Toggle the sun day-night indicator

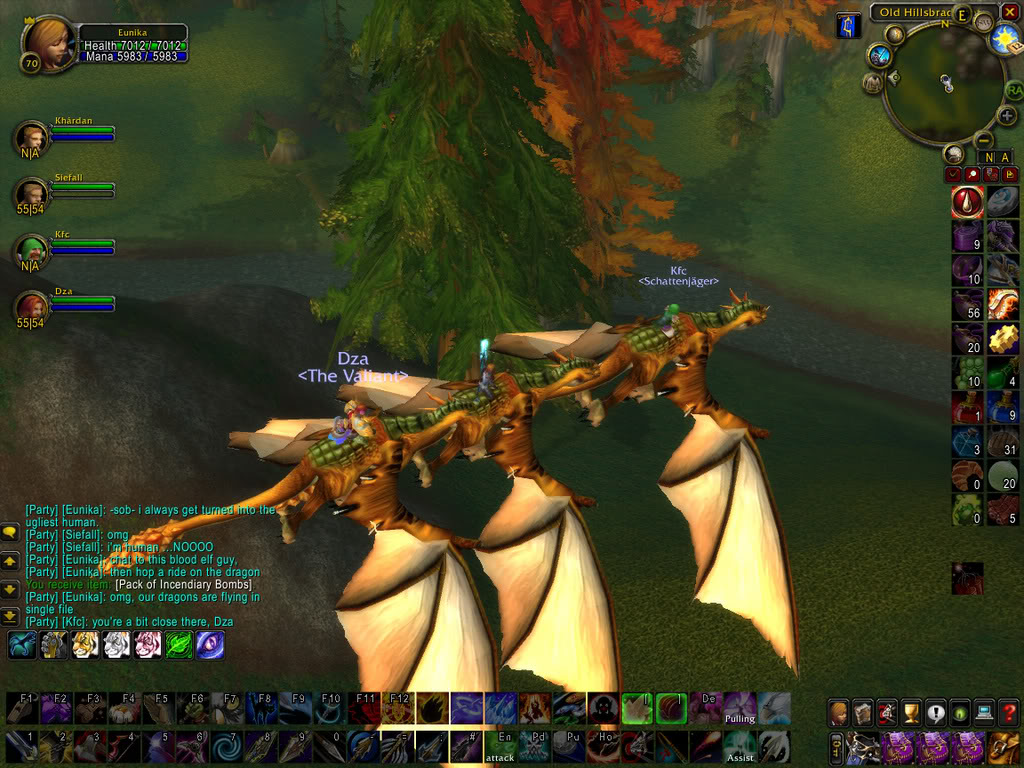[1003, 40]
